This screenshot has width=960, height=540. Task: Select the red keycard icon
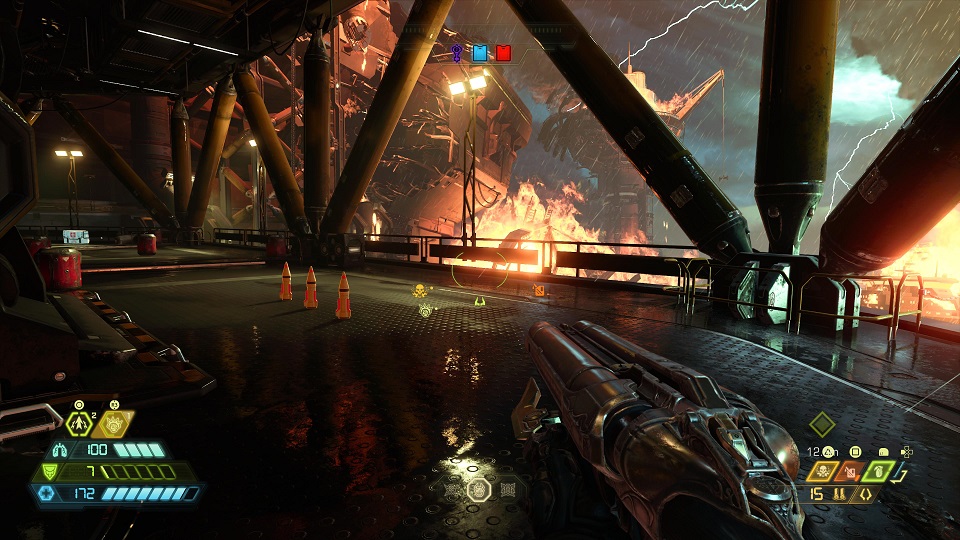[x=503, y=52]
